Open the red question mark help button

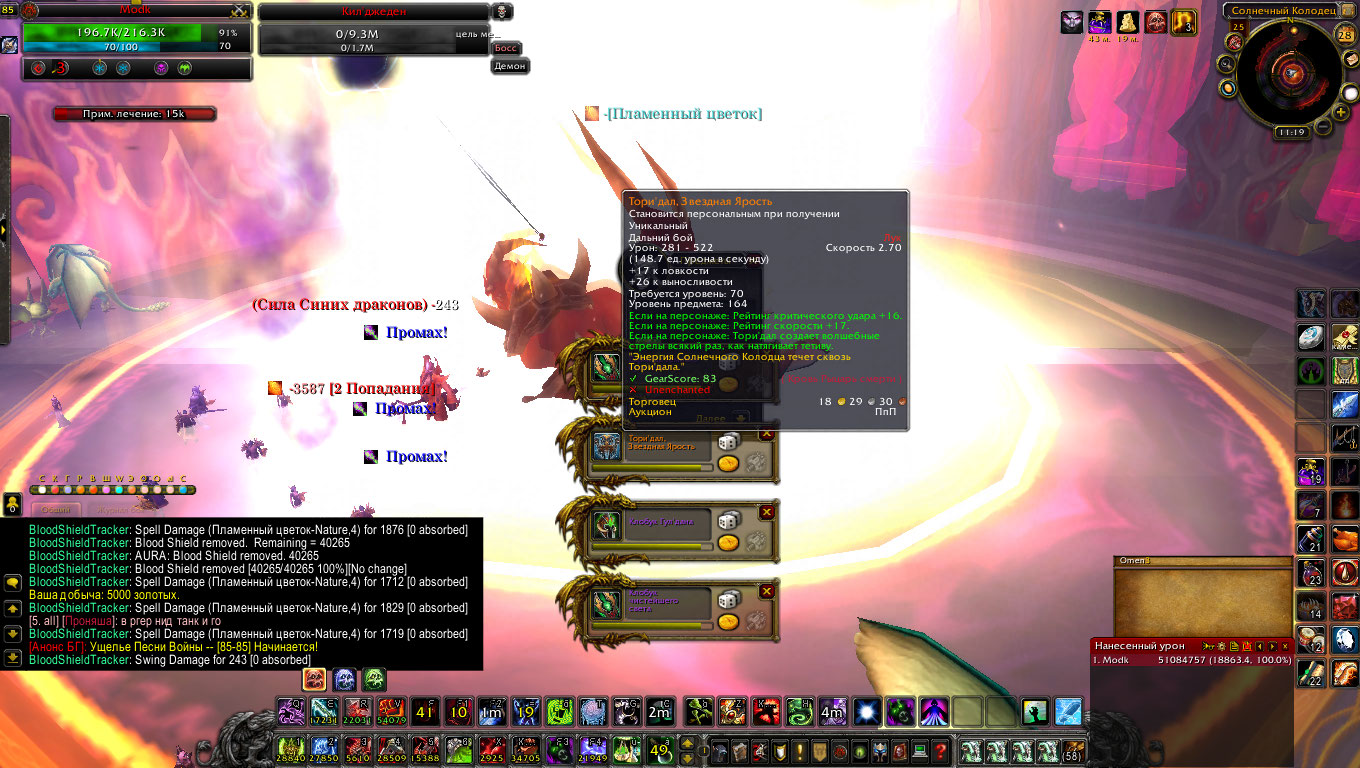tap(940, 751)
